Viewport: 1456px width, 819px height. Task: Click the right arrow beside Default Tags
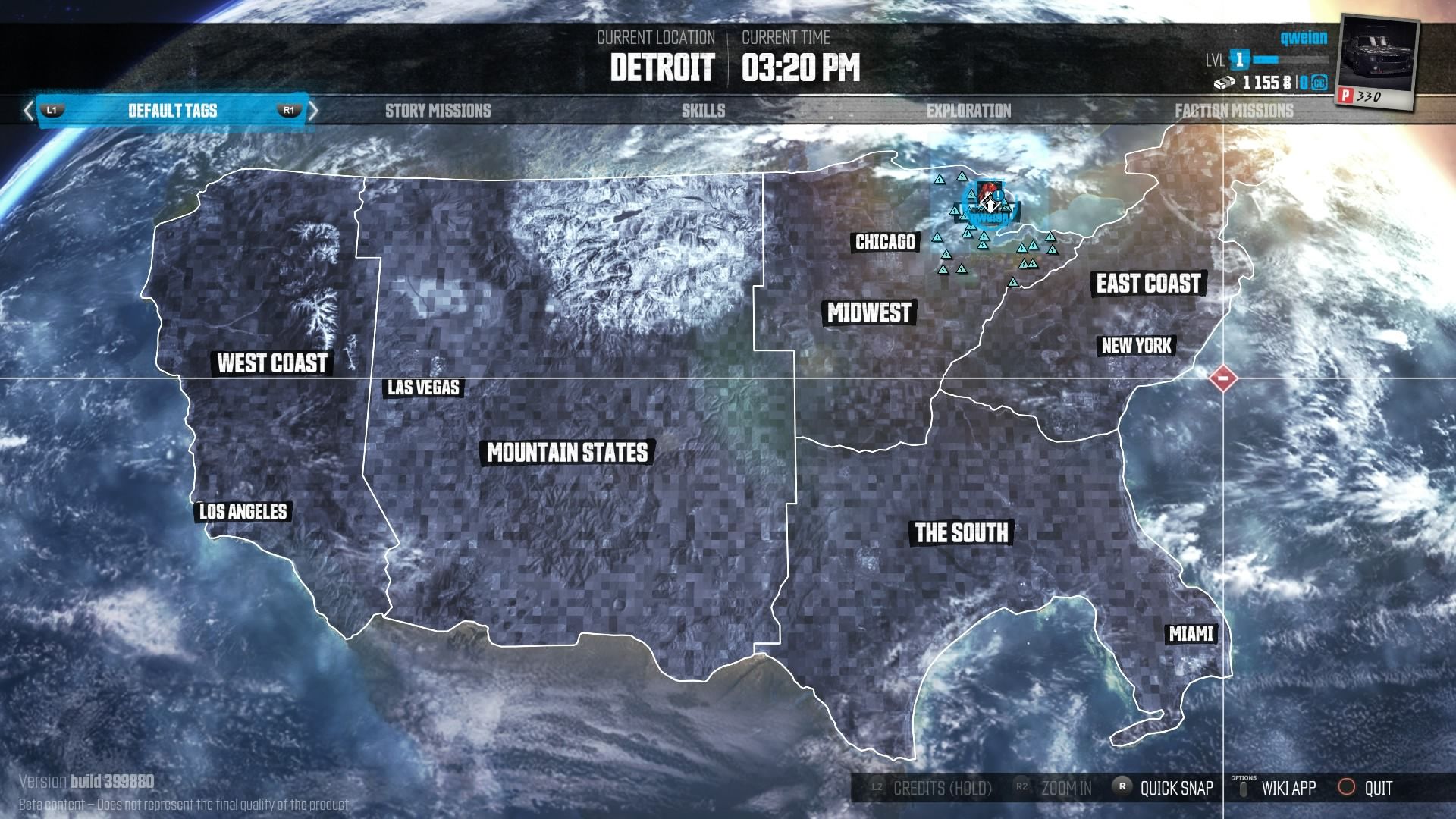312,111
